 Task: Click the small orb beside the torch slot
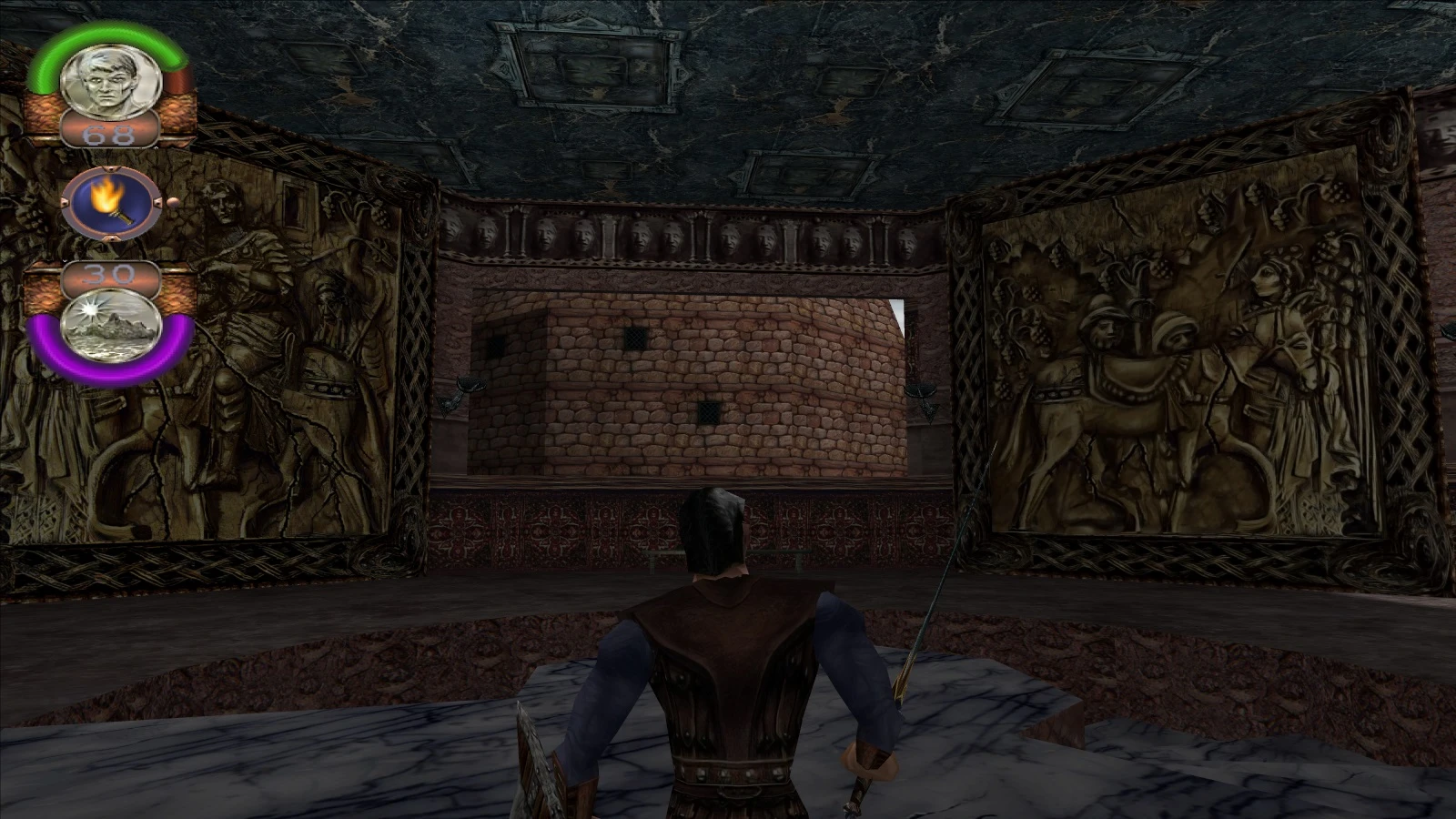click(172, 203)
